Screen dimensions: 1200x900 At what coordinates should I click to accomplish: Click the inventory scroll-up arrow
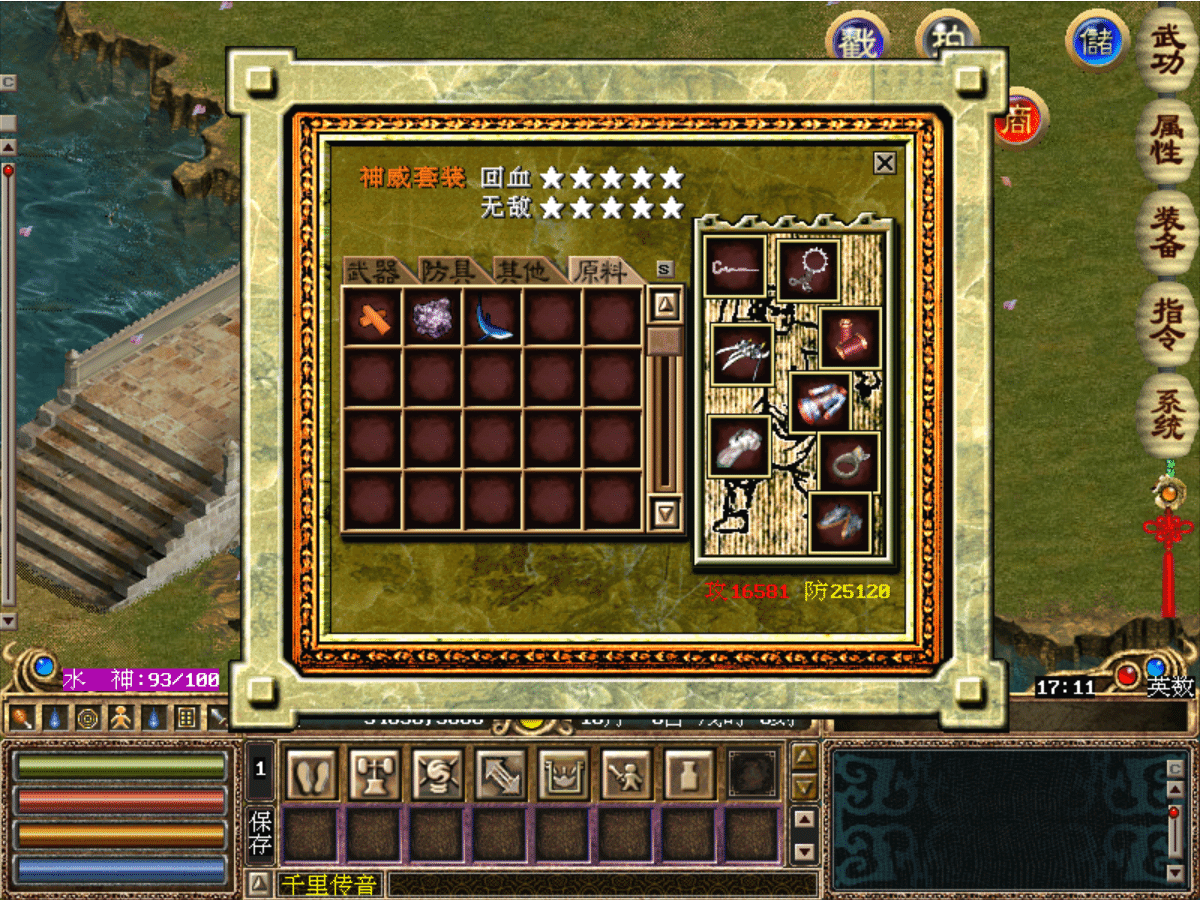(x=665, y=303)
